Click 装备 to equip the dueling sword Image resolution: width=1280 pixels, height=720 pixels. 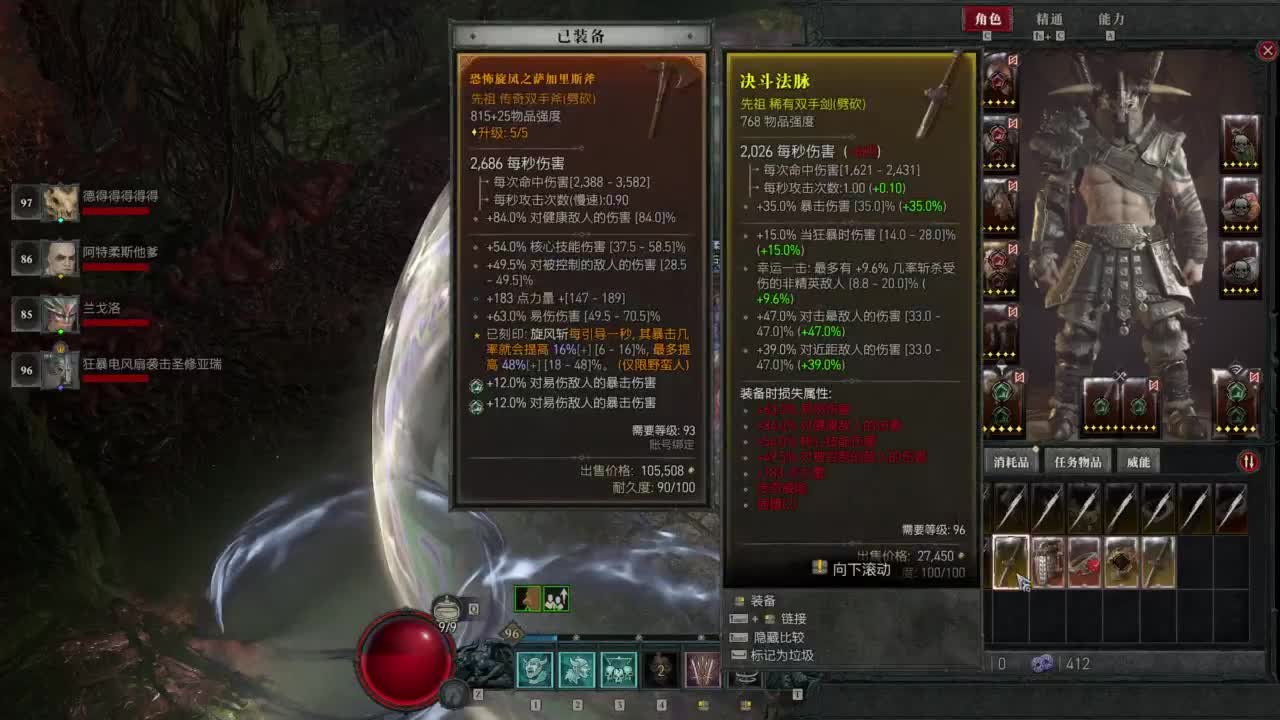(x=764, y=601)
